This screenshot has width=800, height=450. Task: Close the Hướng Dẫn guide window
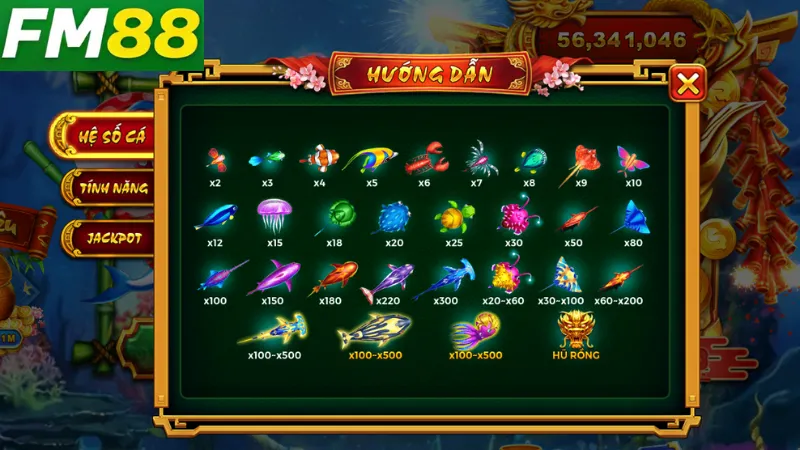[x=687, y=85]
